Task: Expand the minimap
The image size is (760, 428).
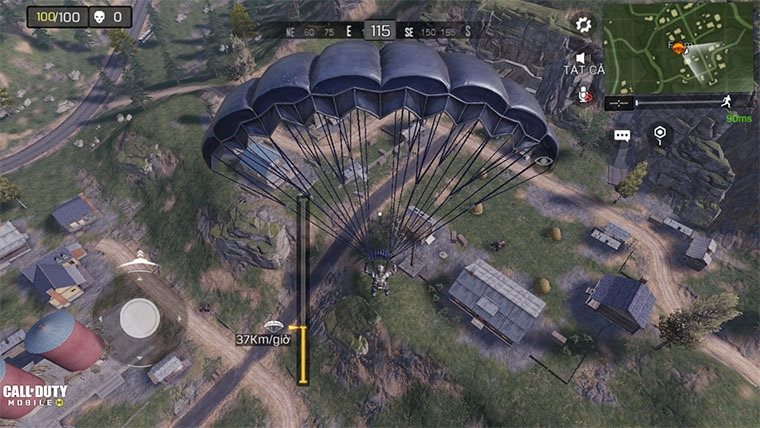Action: 680,46
